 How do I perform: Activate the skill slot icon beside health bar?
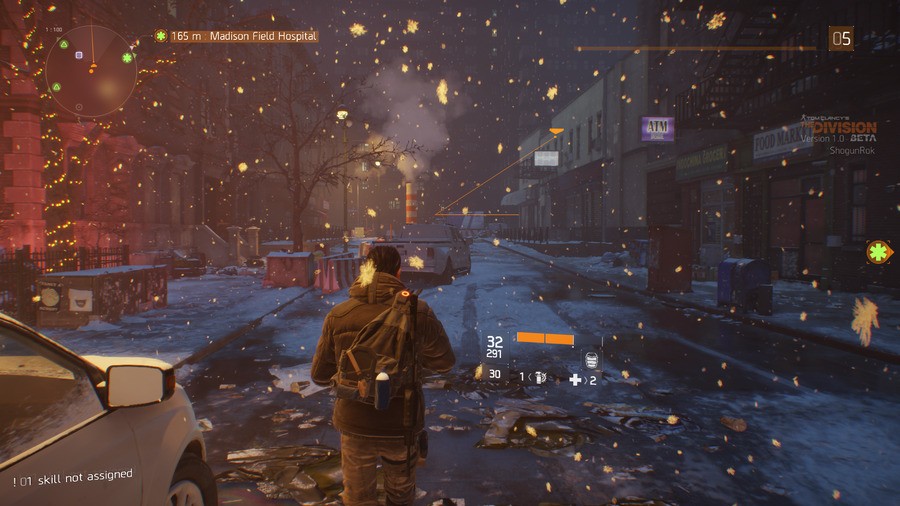tap(591, 360)
